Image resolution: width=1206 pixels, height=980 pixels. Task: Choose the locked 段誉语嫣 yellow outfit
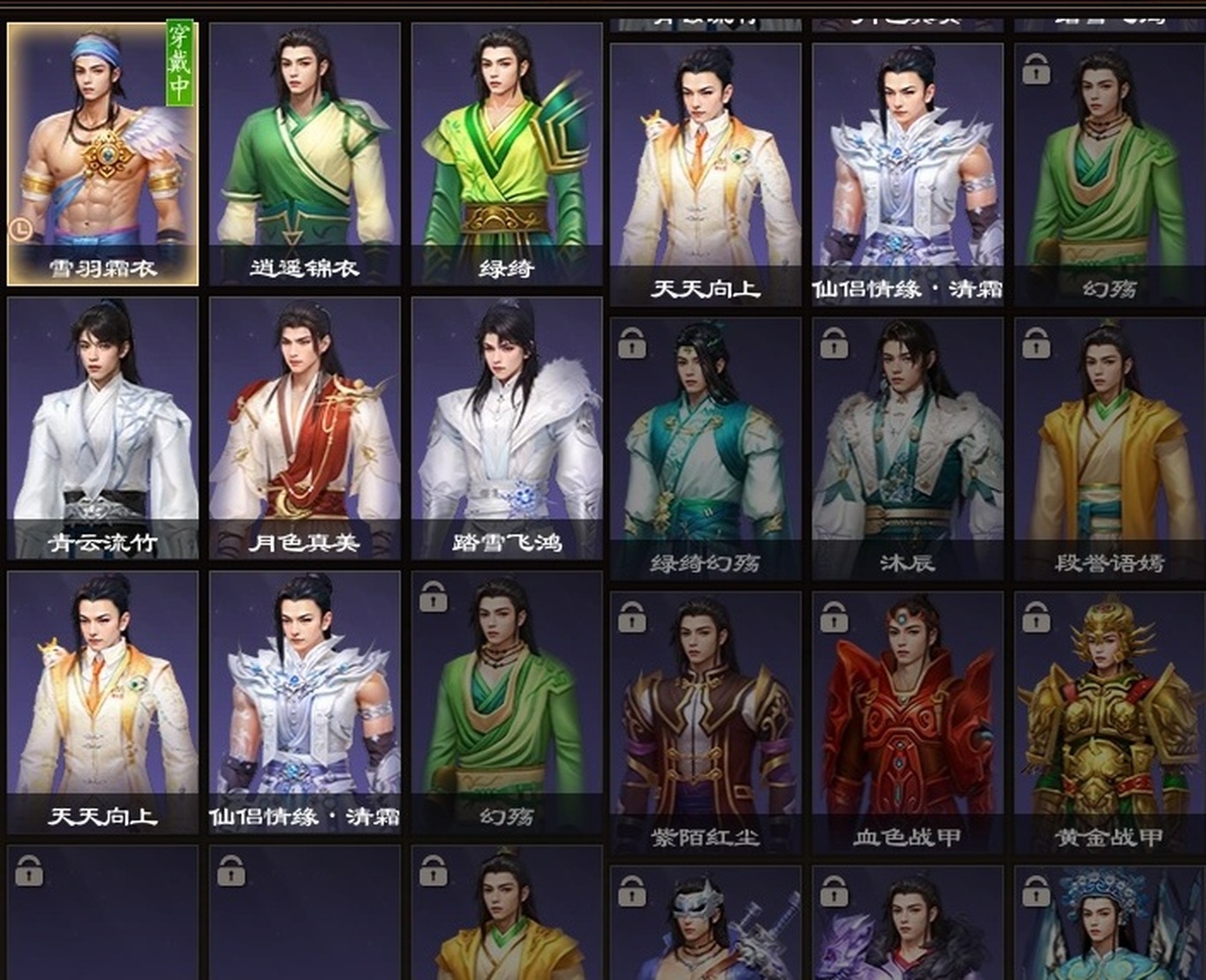(1110, 449)
